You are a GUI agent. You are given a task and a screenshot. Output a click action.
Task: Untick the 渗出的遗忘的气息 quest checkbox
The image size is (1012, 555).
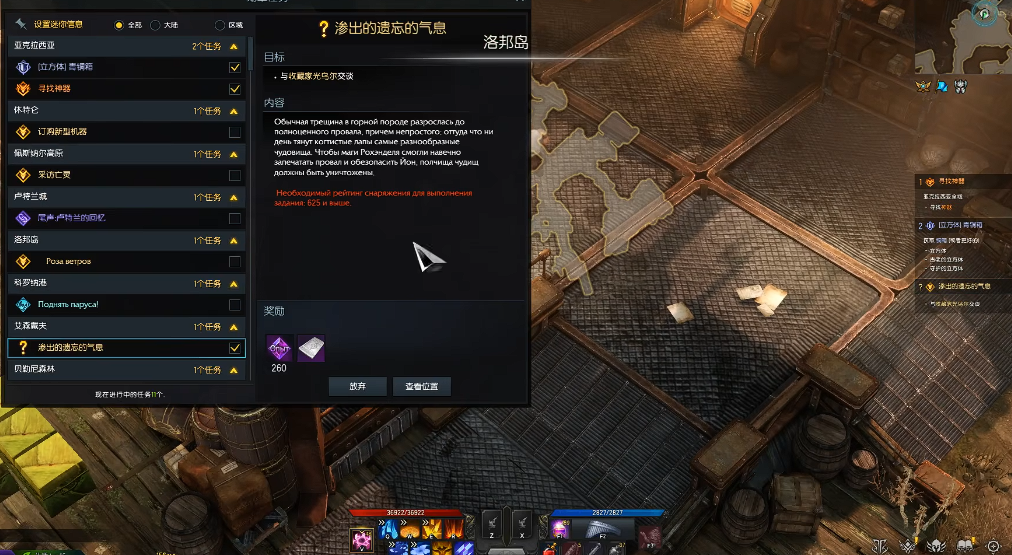pyautogui.click(x=234, y=348)
